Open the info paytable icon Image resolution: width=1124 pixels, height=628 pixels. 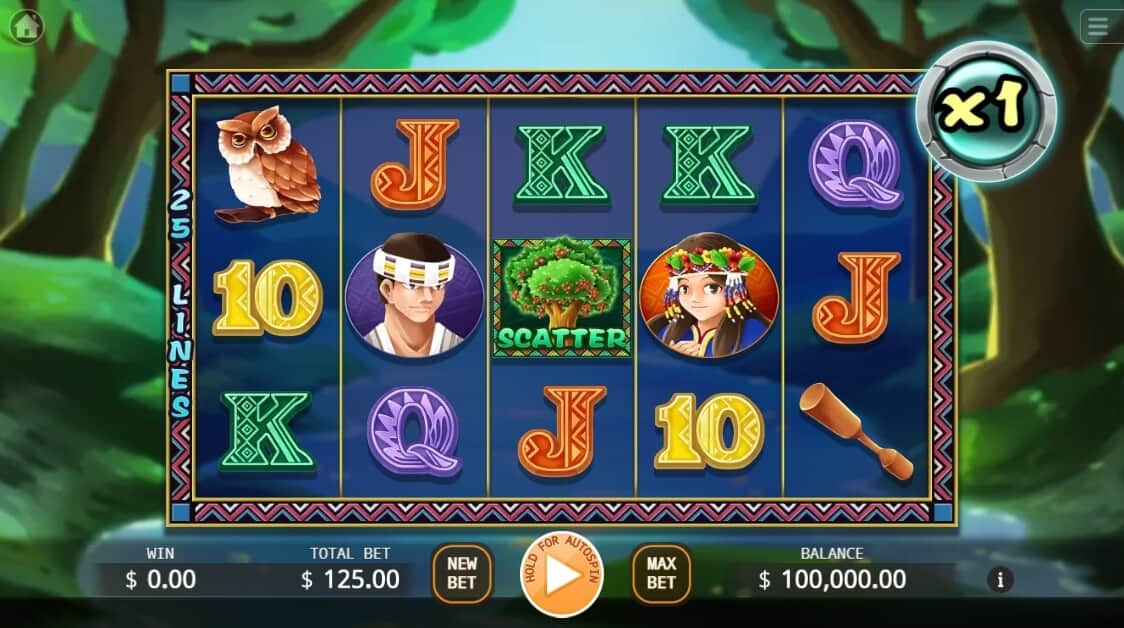click(999, 578)
